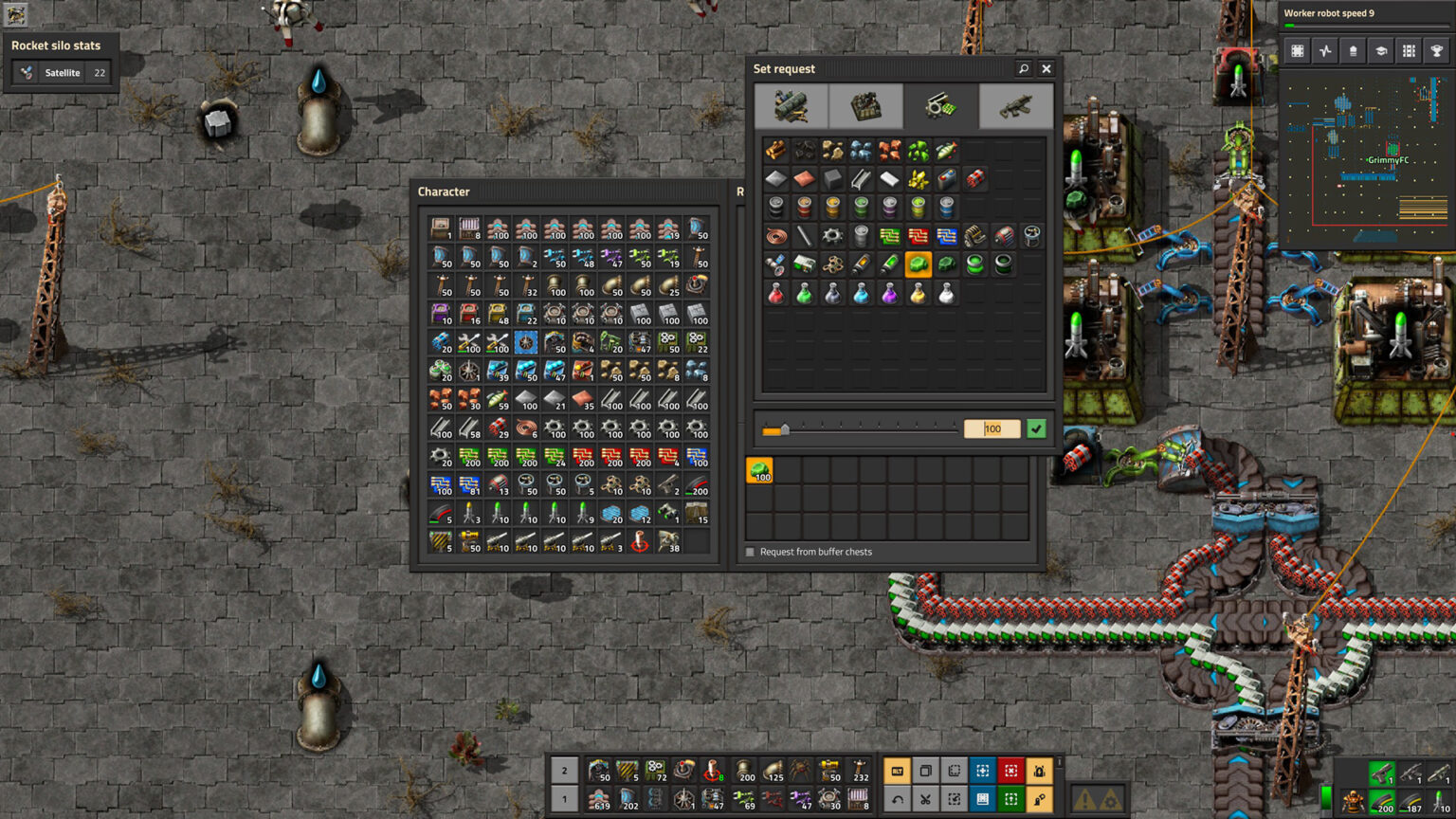Create a new blueprint
The width and height of the screenshot is (1456, 819).
[983, 771]
